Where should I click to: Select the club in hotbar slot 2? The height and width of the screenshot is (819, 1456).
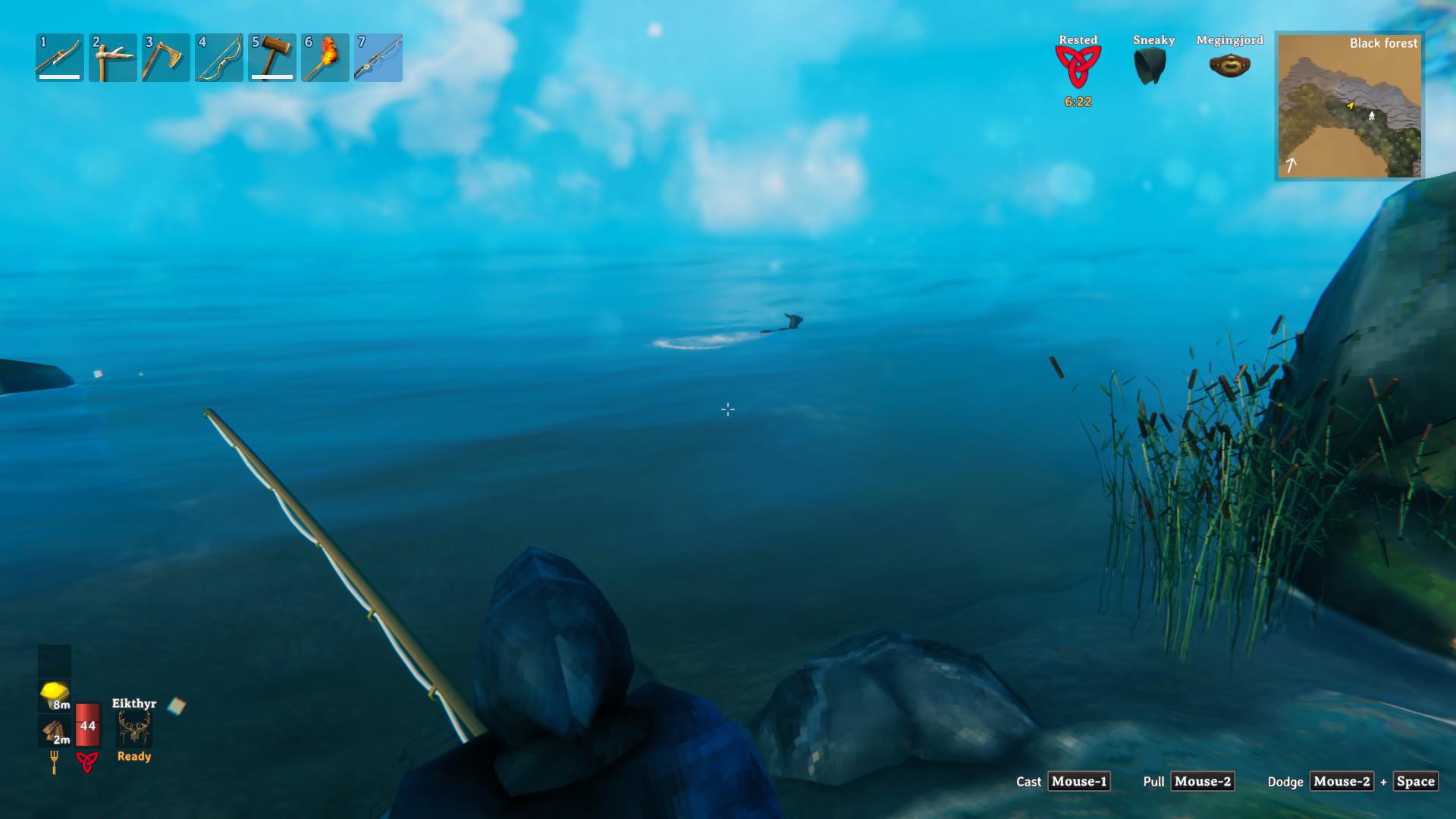(111, 58)
